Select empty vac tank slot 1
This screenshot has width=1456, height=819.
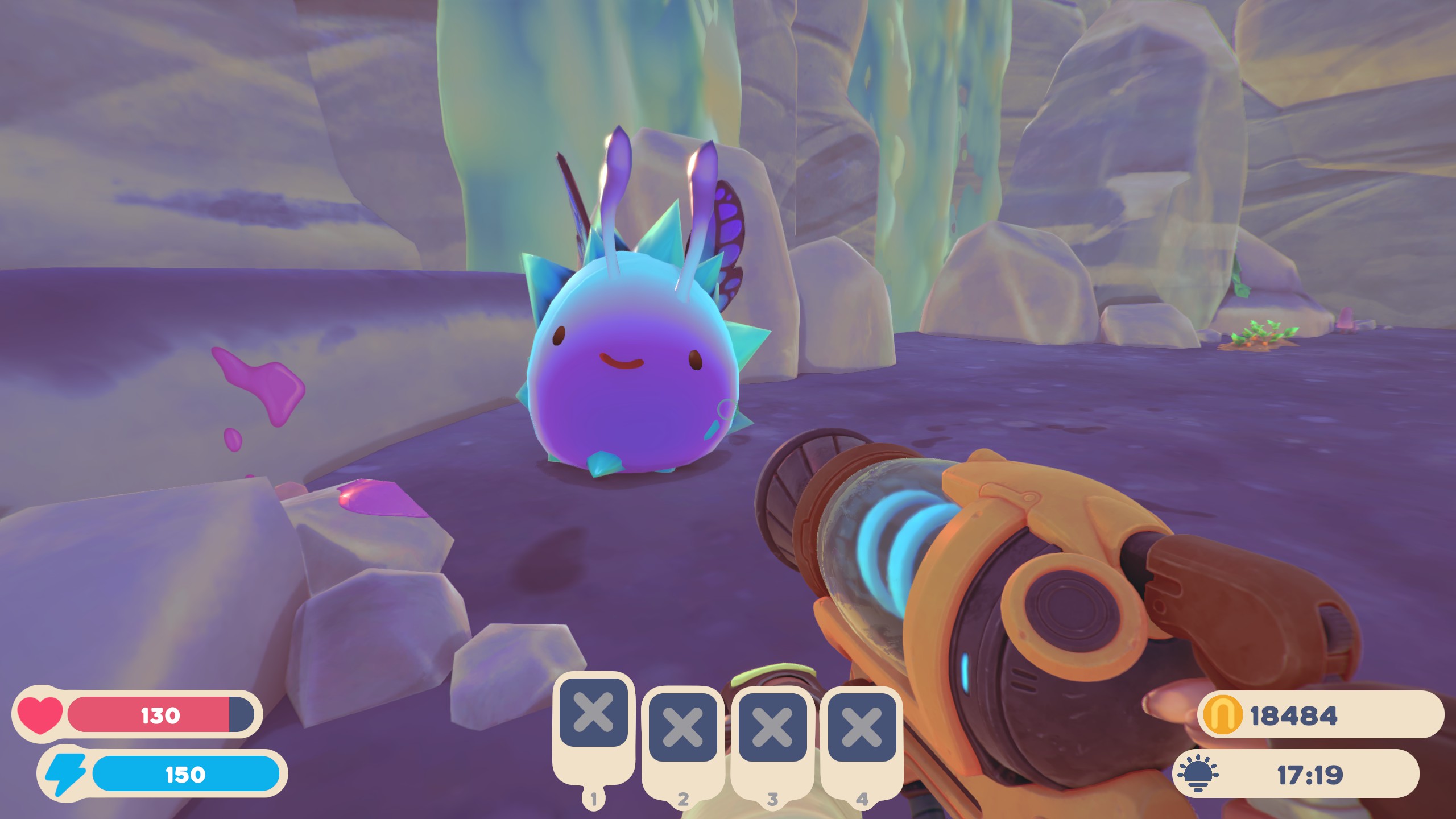pos(593,713)
